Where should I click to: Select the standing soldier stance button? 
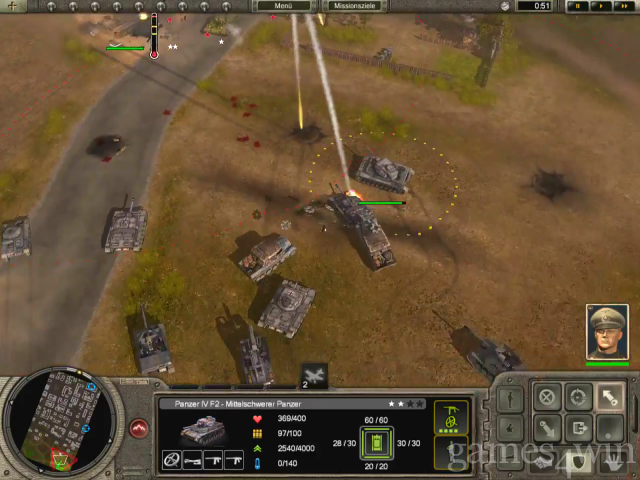(512, 396)
